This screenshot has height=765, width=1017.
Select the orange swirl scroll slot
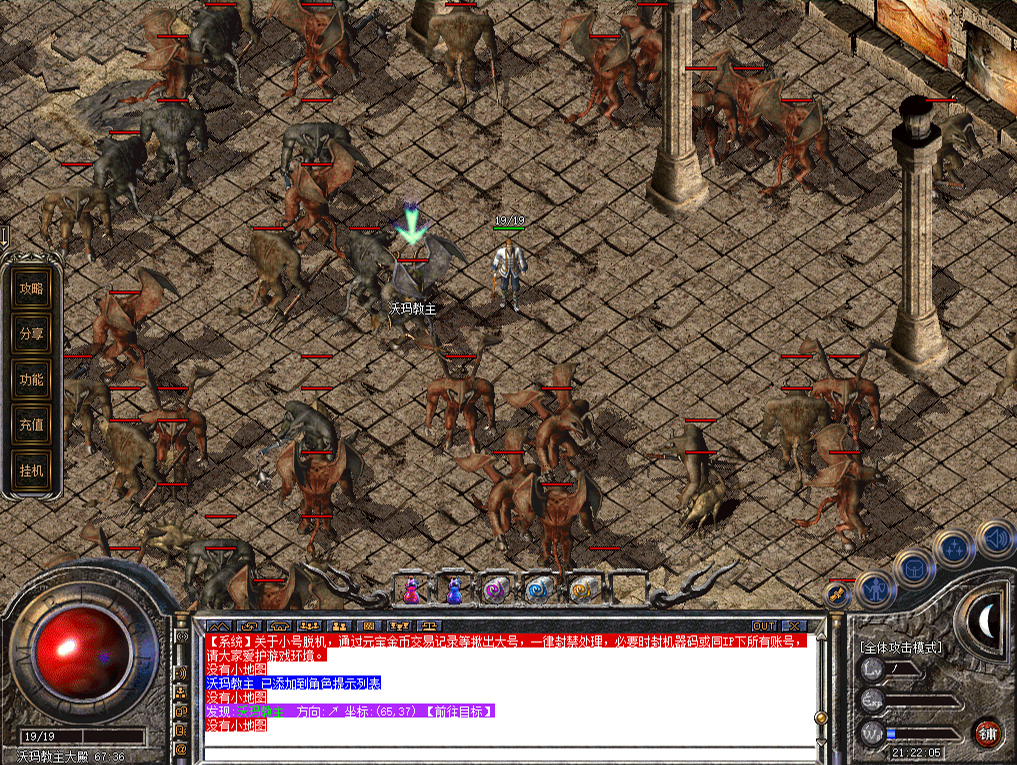coord(583,590)
